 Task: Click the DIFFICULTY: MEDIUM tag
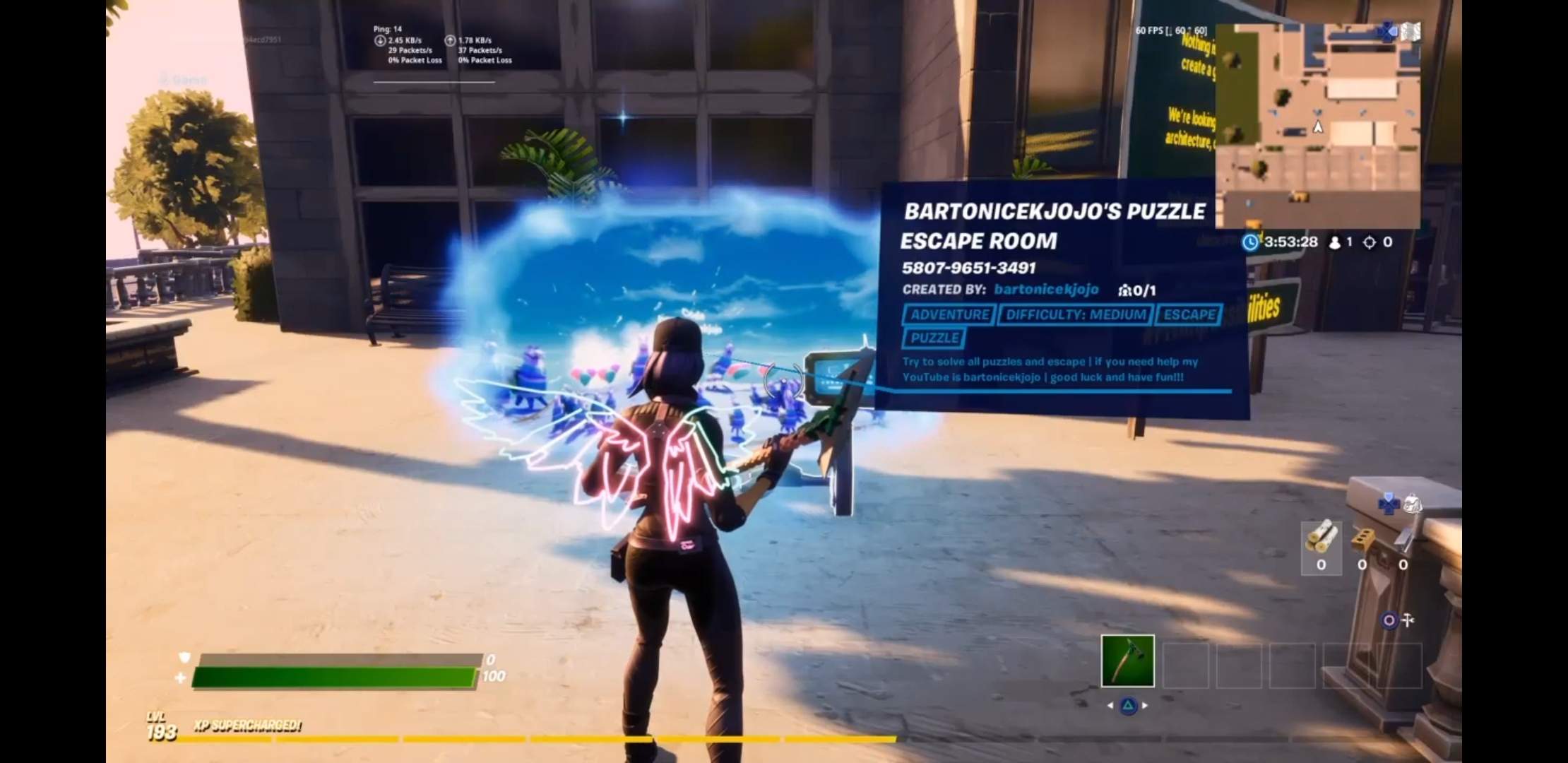tap(1075, 314)
